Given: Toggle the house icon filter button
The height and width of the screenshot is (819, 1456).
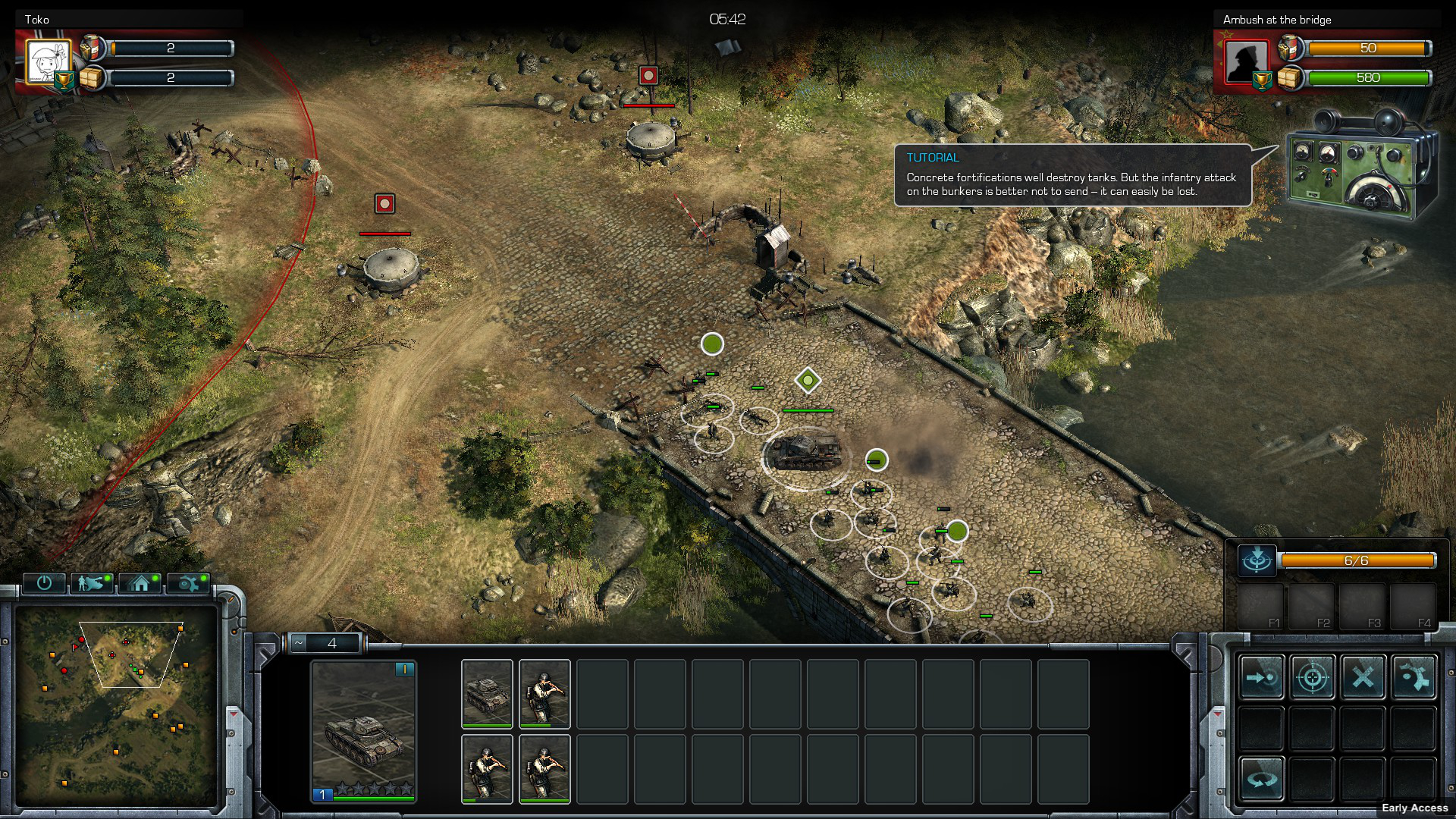Looking at the screenshot, I should [140, 582].
